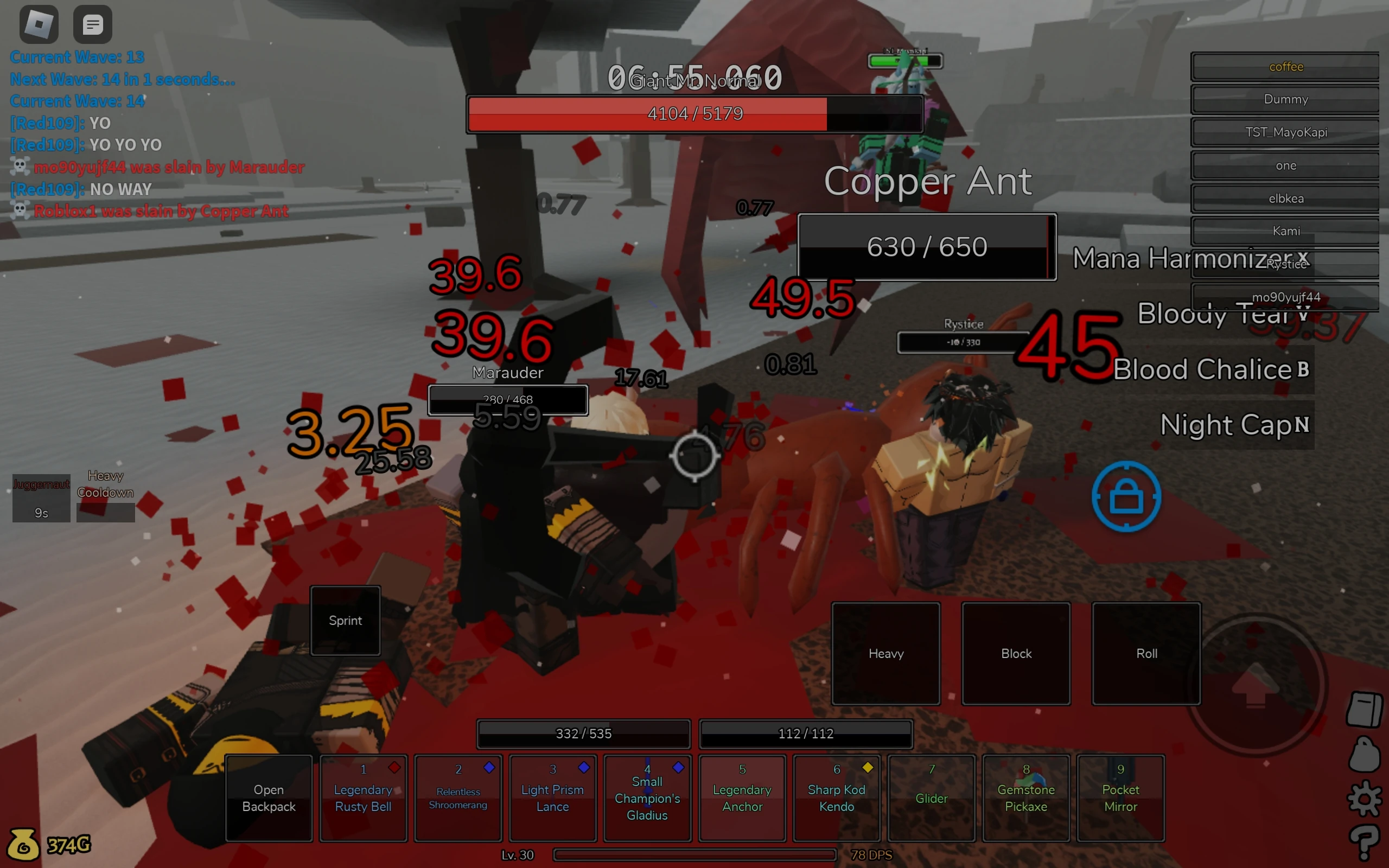Open the backpack bag icon on the right edge
Image resolution: width=1389 pixels, height=868 pixels.
pos(1365,755)
